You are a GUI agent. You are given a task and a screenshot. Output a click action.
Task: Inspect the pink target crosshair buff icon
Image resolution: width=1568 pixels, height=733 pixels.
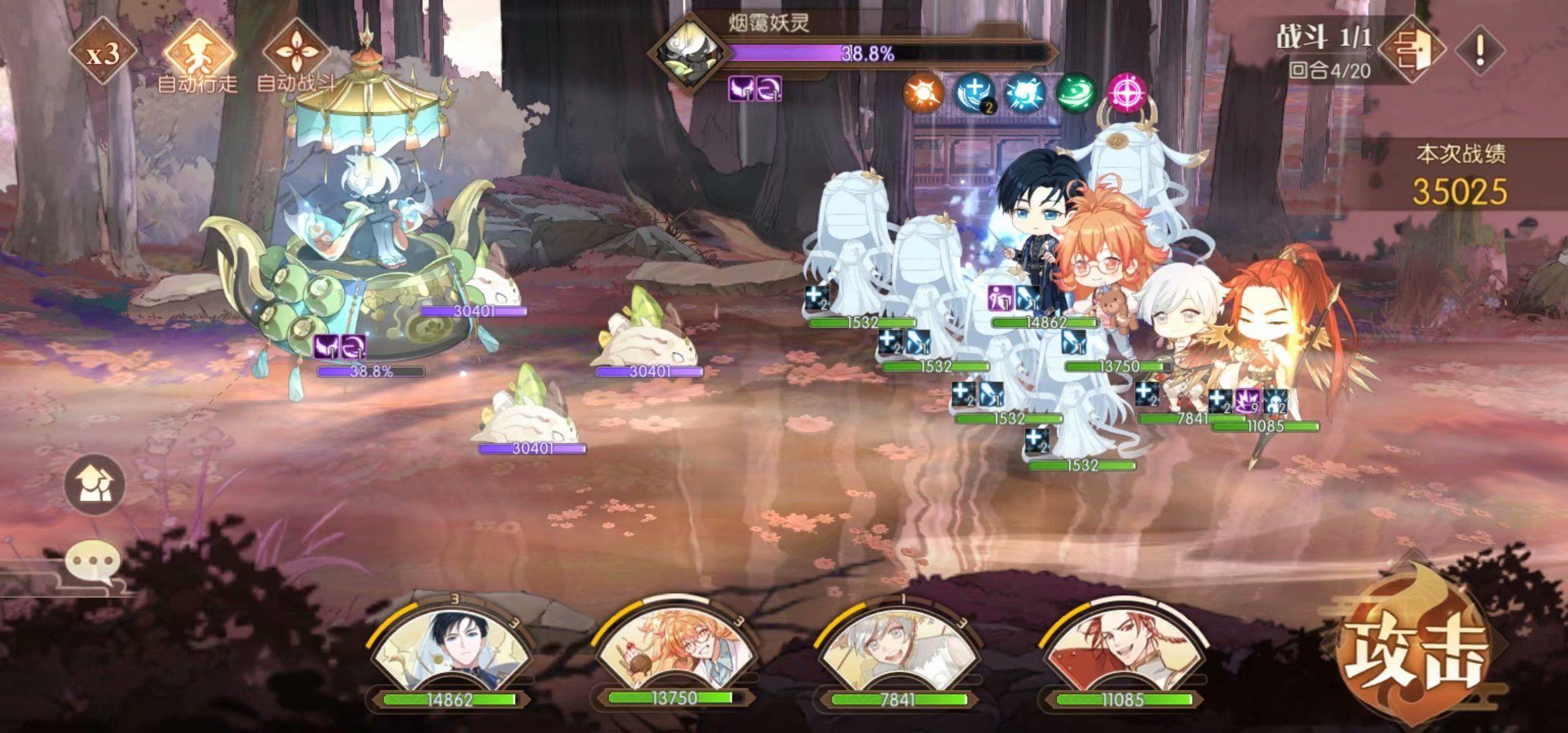click(1127, 93)
